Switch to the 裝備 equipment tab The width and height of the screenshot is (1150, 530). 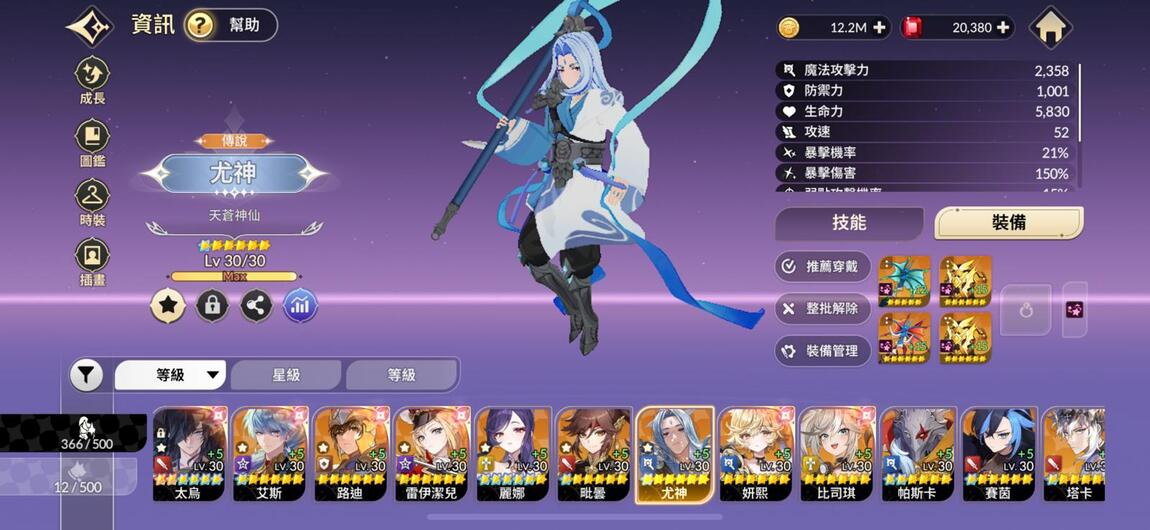click(1008, 223)
